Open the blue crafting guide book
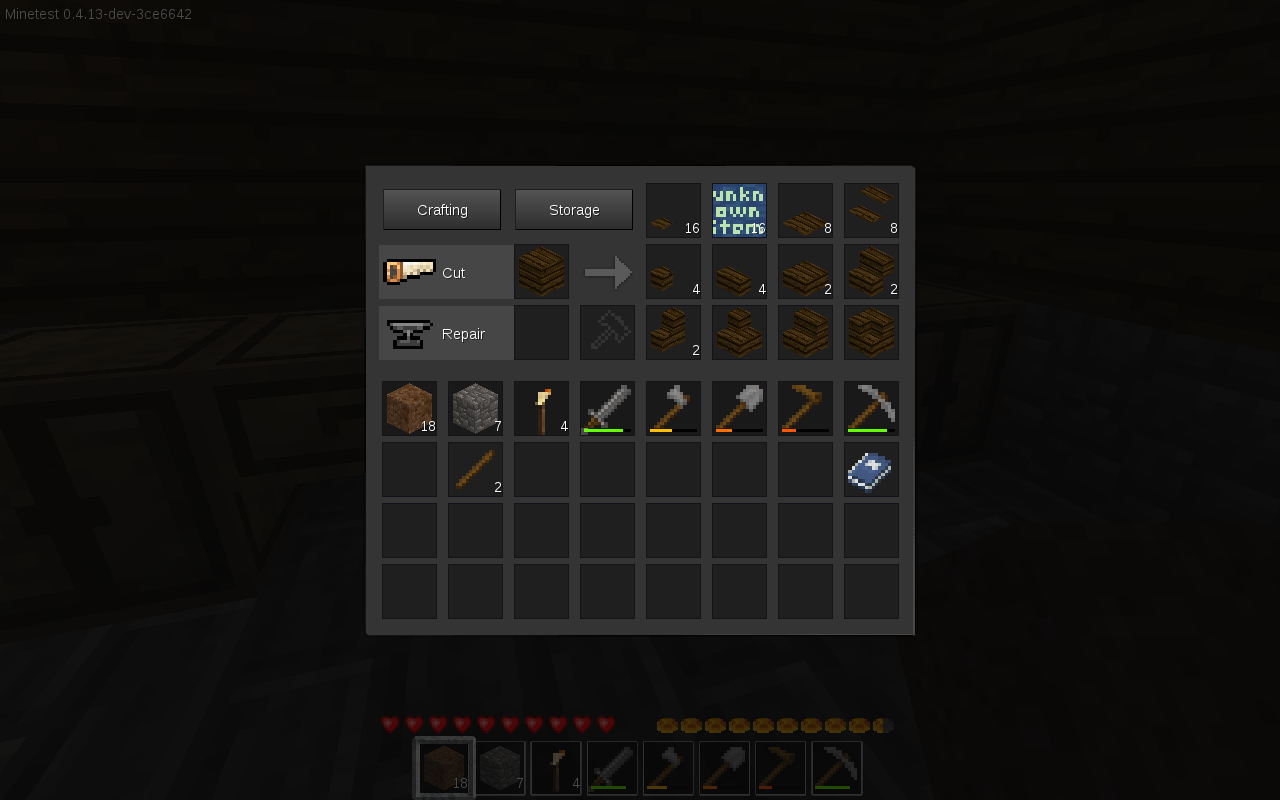The height and width of the screenshot is (800, 1280). pyautogui.click(x=871, y=469)
